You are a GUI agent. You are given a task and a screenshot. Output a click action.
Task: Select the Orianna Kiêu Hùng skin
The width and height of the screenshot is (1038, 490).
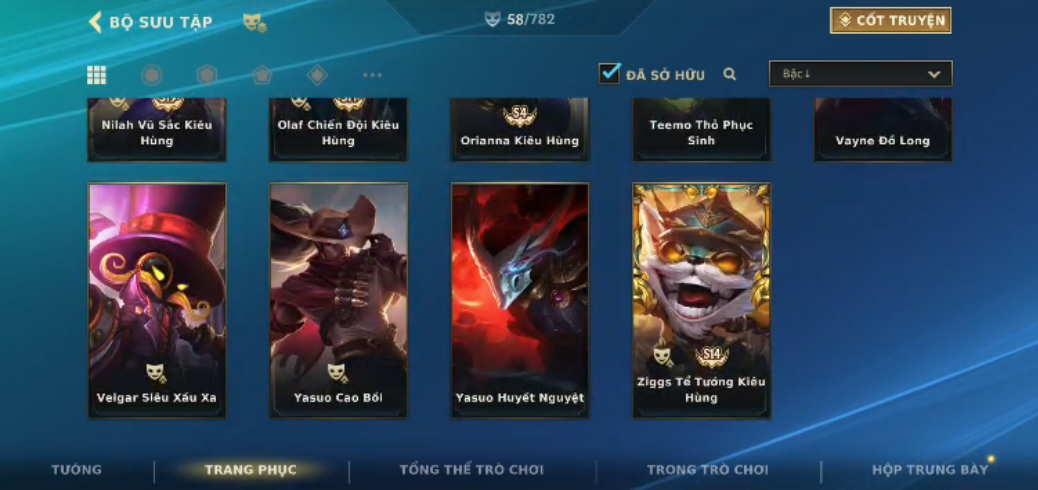(520, 130)
